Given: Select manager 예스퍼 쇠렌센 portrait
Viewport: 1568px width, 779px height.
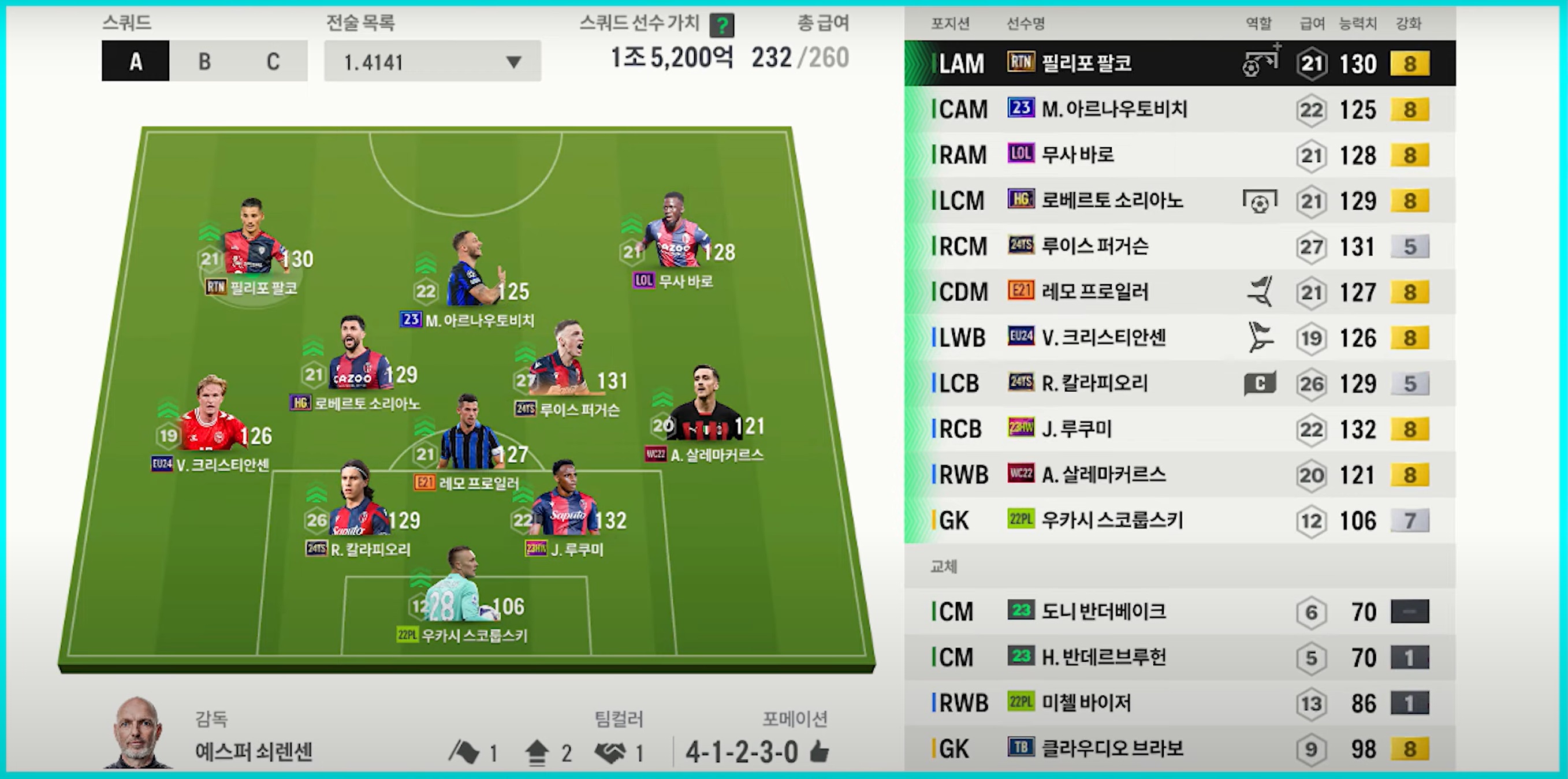Looking at the screenshot, I should 137,733.
